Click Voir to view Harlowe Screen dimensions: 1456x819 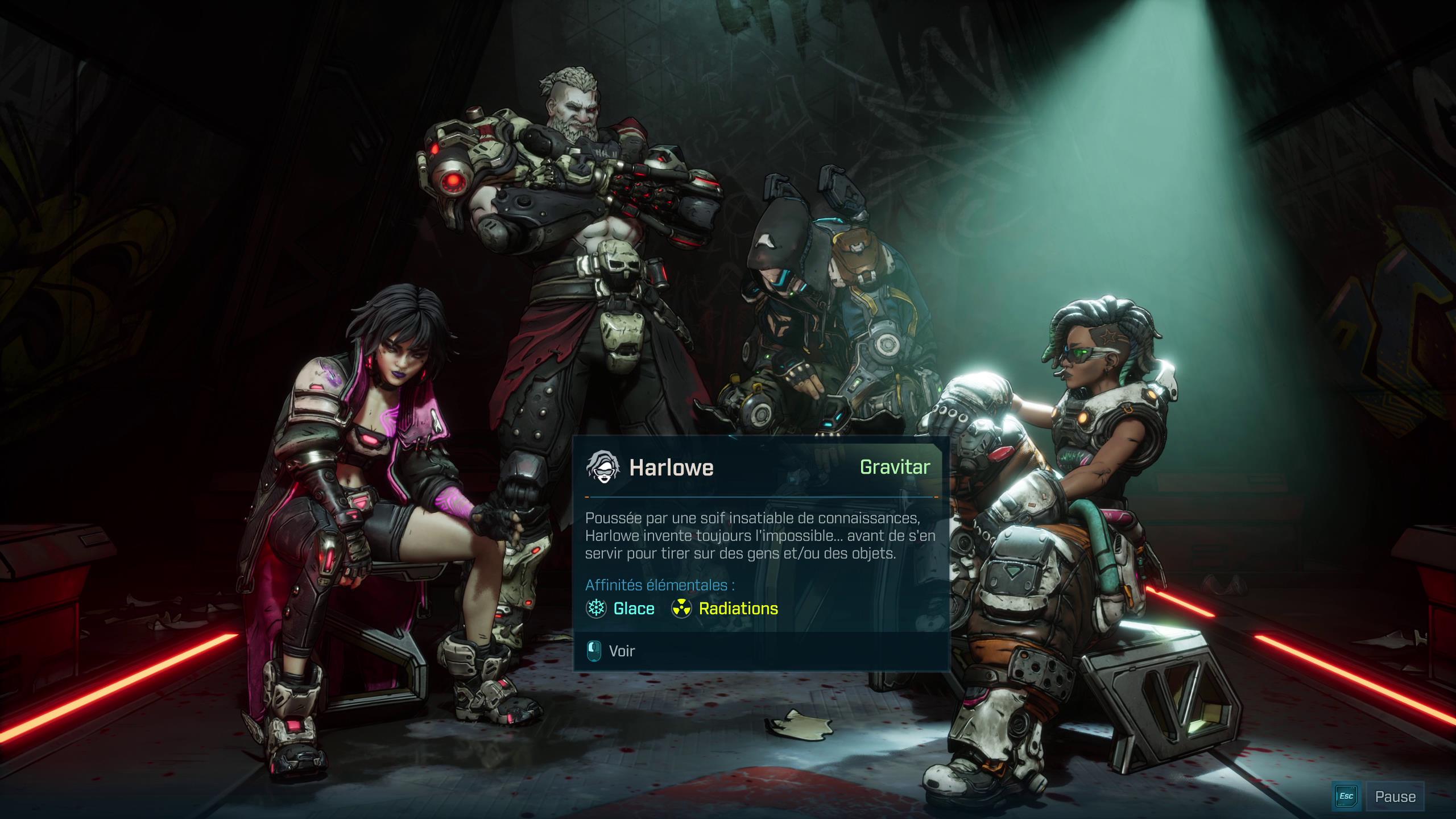pyautogui.click(x=621, y=651)
